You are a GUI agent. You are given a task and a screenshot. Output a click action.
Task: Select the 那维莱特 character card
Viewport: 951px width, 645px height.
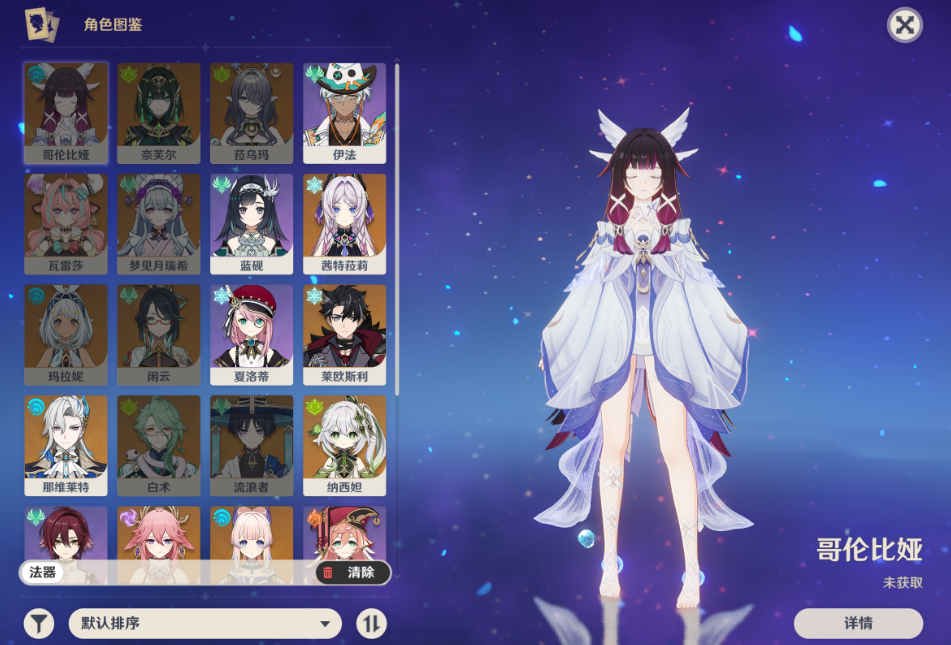coord(66,446)
